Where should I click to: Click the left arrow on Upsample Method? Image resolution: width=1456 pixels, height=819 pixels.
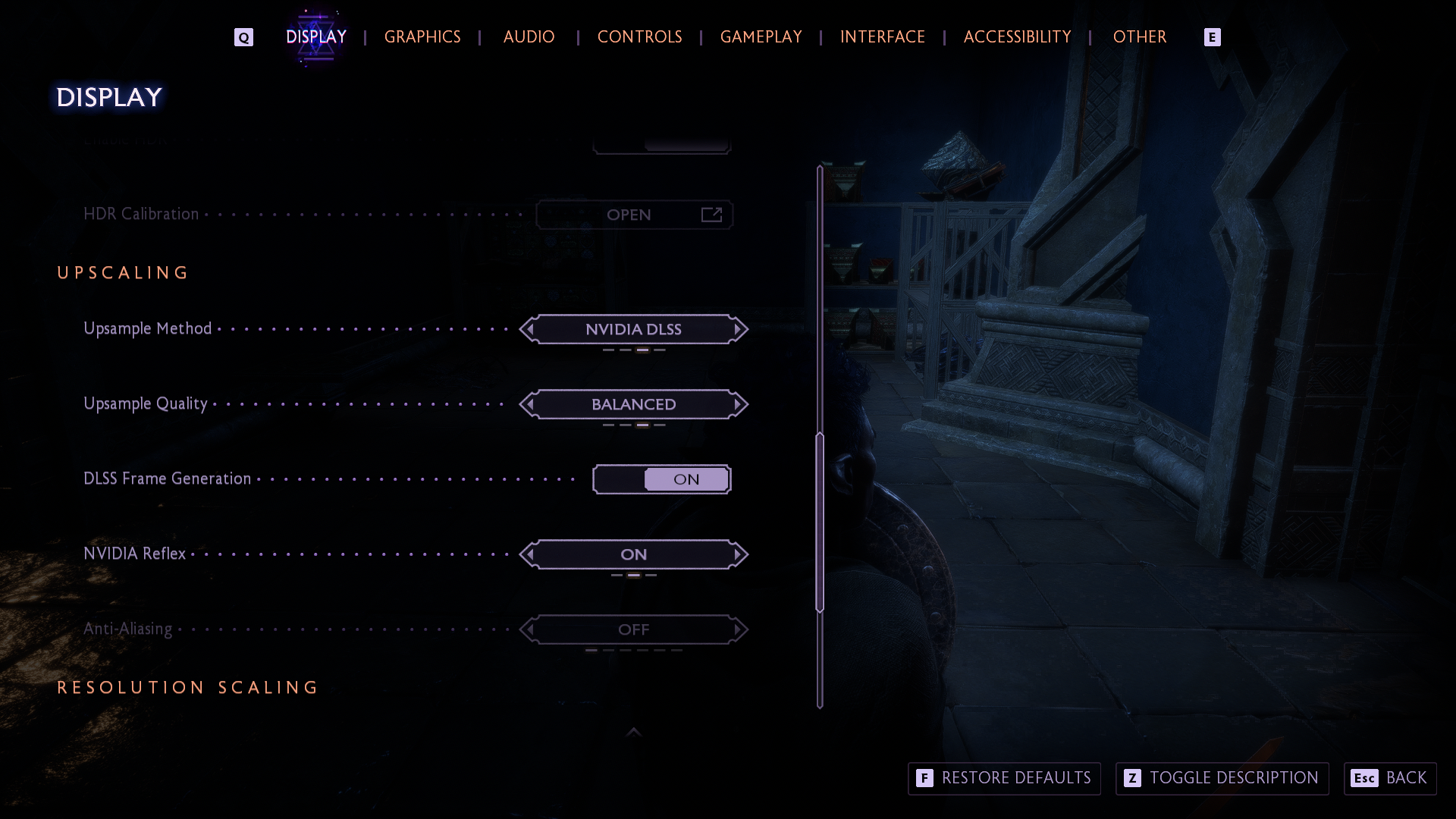pos(529,329)
